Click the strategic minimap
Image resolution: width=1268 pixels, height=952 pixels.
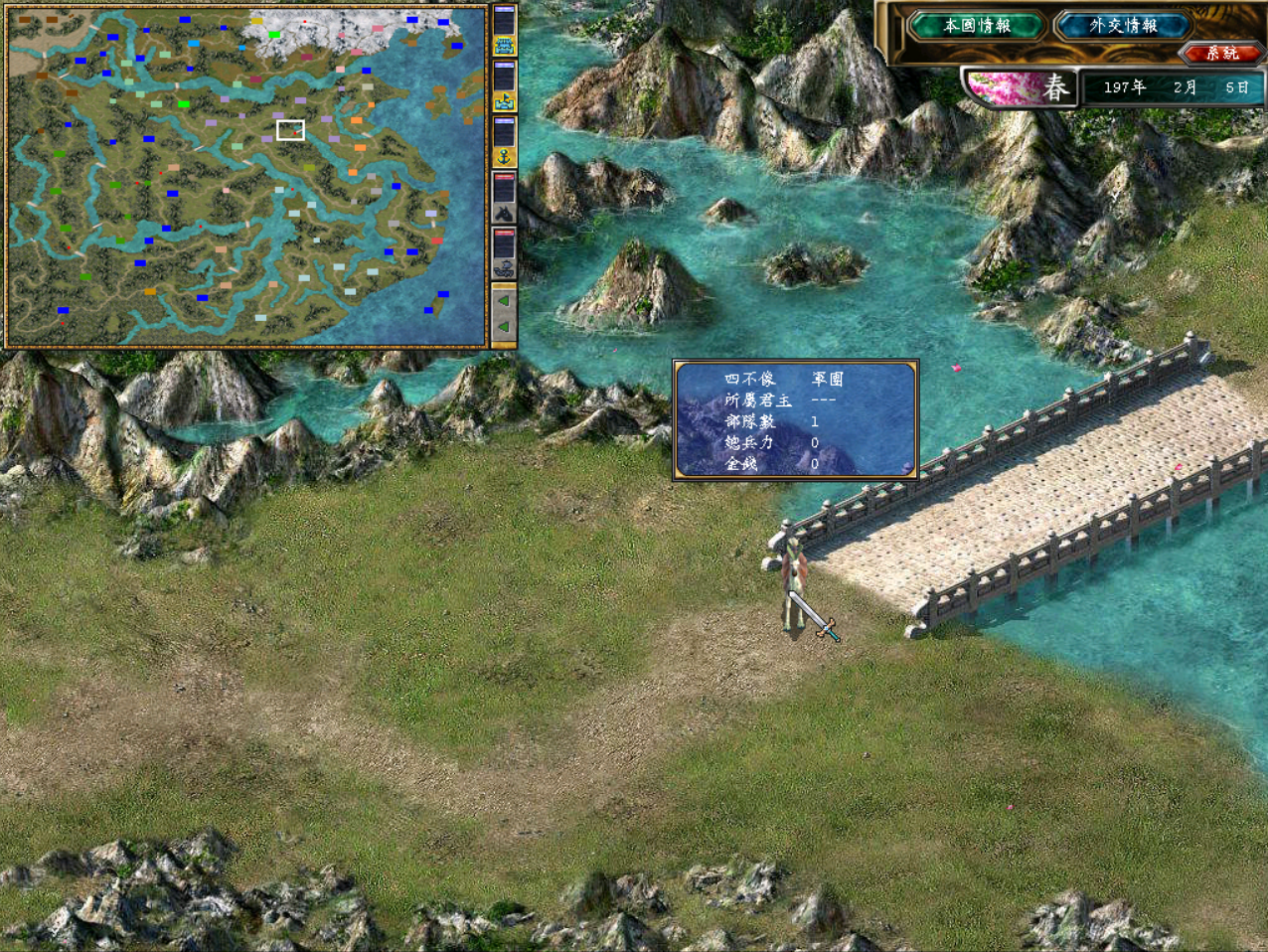(246, 175)
